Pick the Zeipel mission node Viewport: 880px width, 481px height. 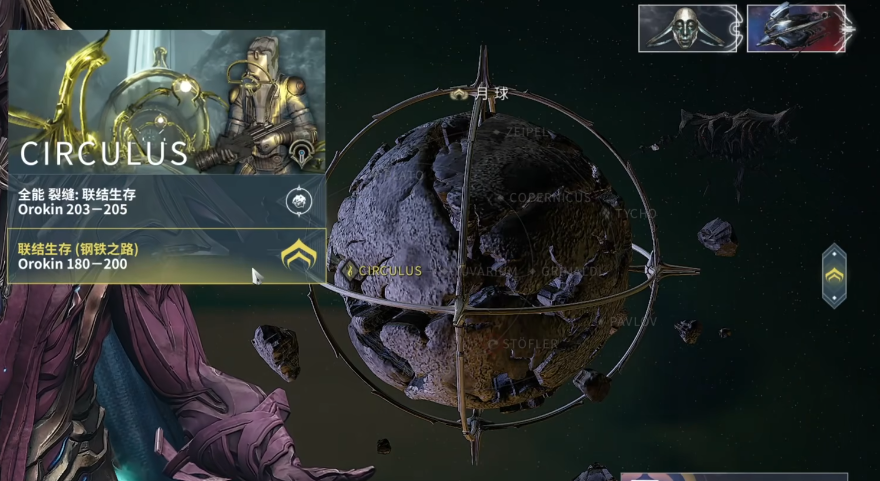pos(523,132)
